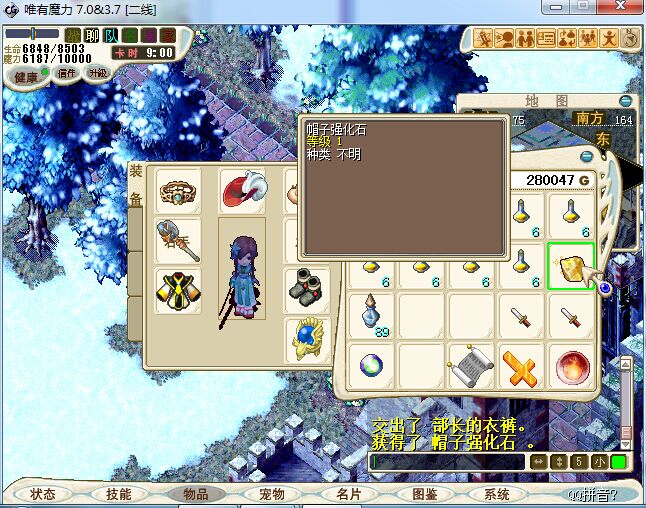
Task: Click the chat text input field
Action: (447, 462)
